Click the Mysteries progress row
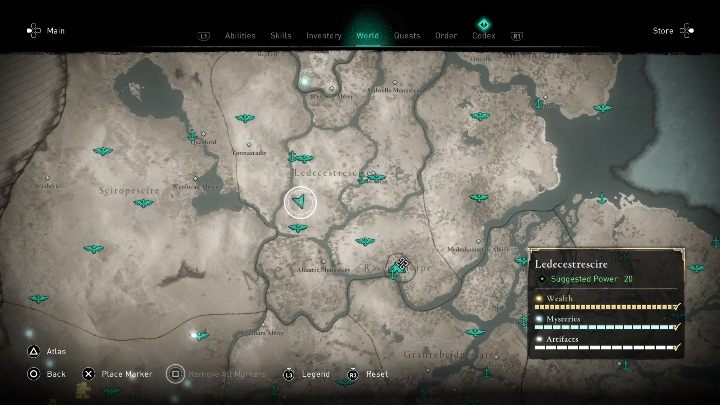The image size is (720, 405). point(606,324)
